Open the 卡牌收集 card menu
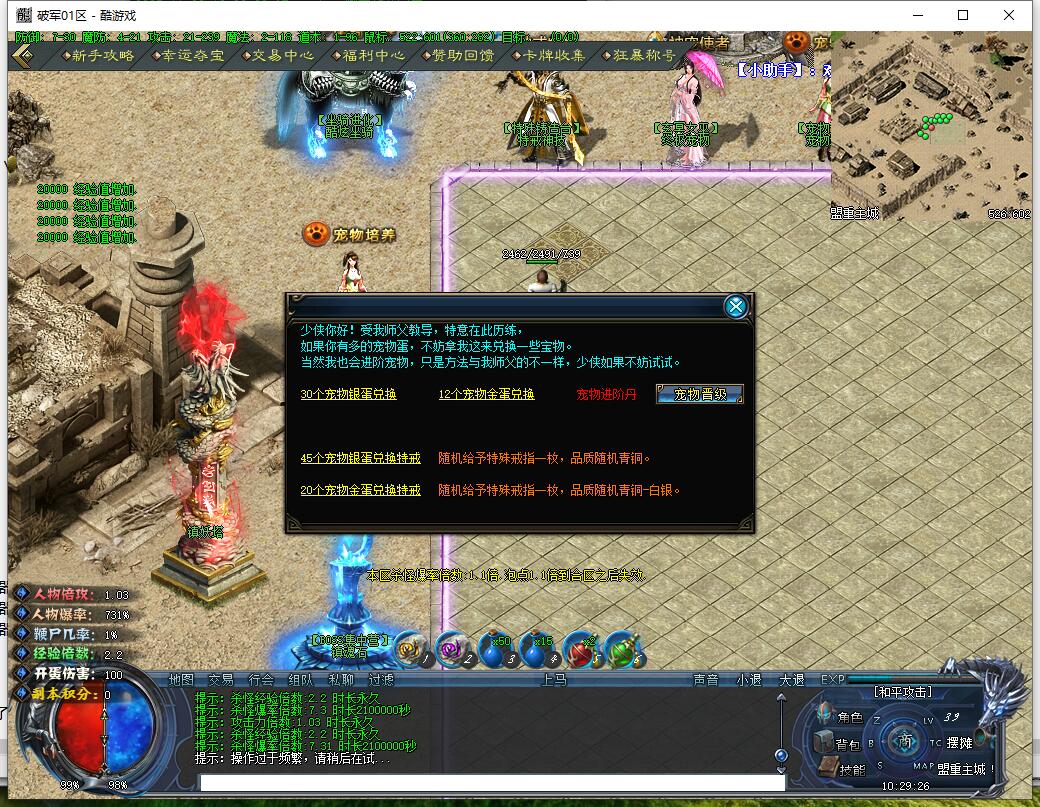 (549, 56)
